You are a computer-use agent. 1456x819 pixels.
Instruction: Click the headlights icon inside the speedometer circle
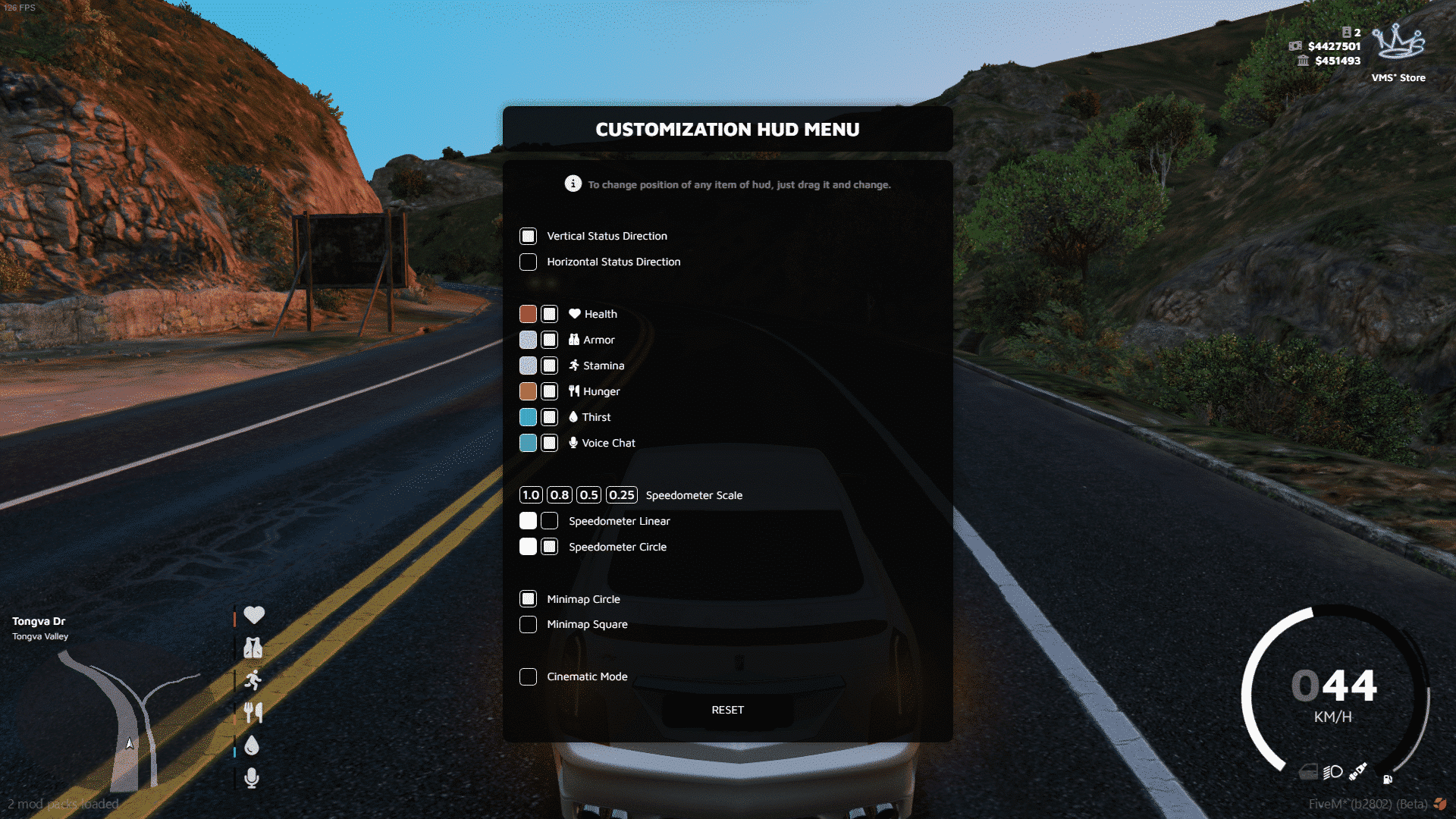click(x=1333, y=772)
